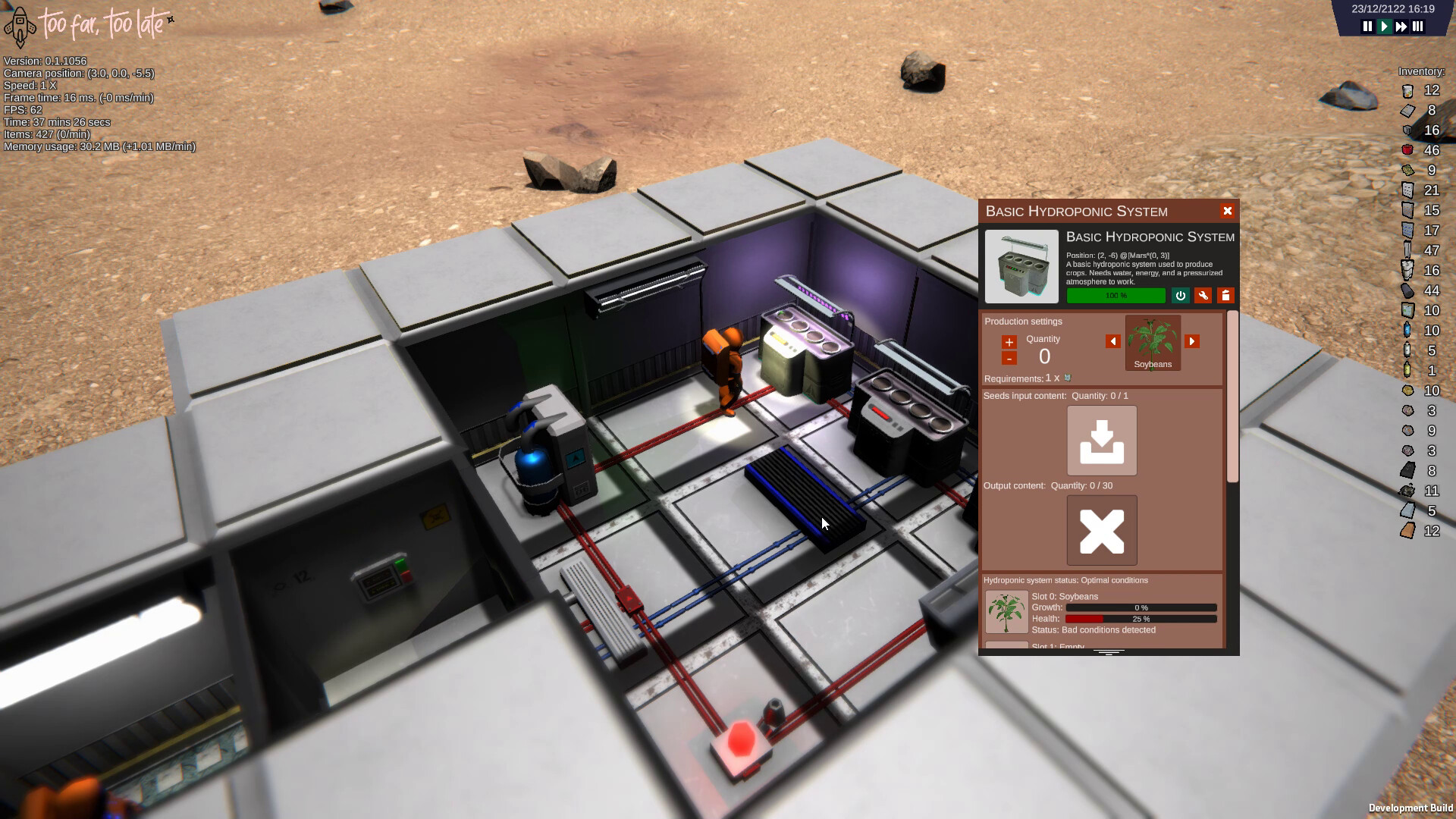The height and width of the screenshot is (819, 1456).
Task: Open the Production settings section header
Action: (1023, 321)
